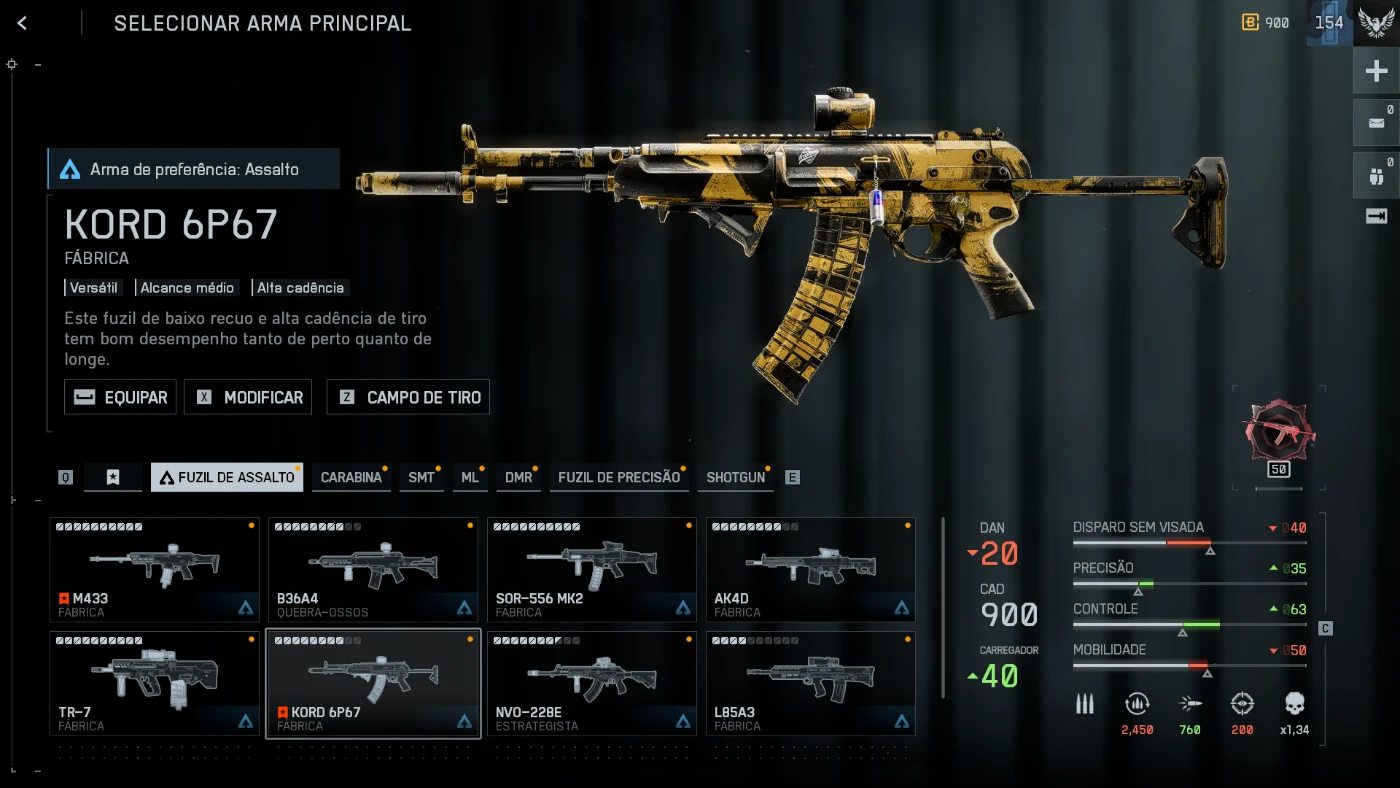Select the AK4D weapon tile
The image size is (1400, 788).
810,570
